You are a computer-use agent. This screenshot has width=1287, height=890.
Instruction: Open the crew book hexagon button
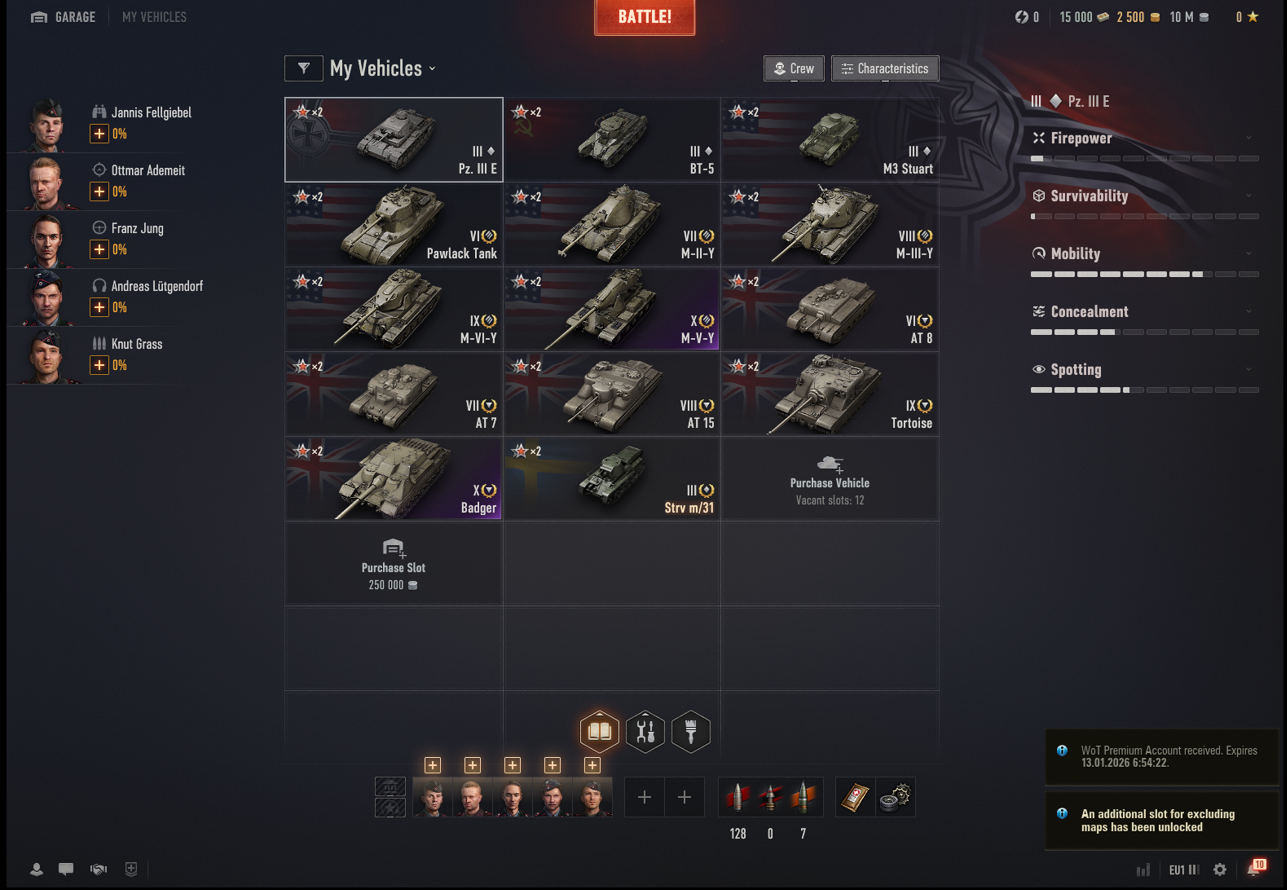point(599,732)
